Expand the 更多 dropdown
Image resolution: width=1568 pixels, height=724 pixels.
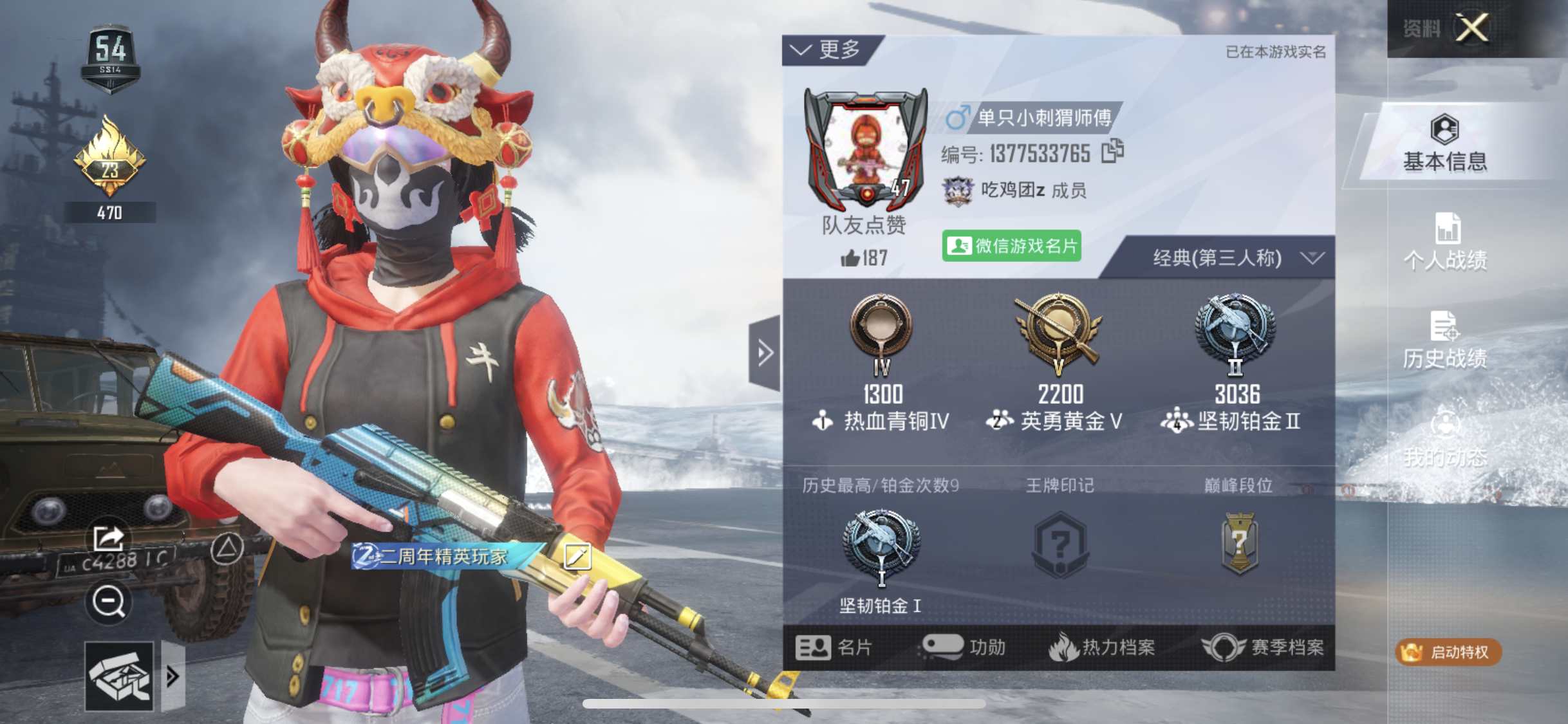coord(828,50)
